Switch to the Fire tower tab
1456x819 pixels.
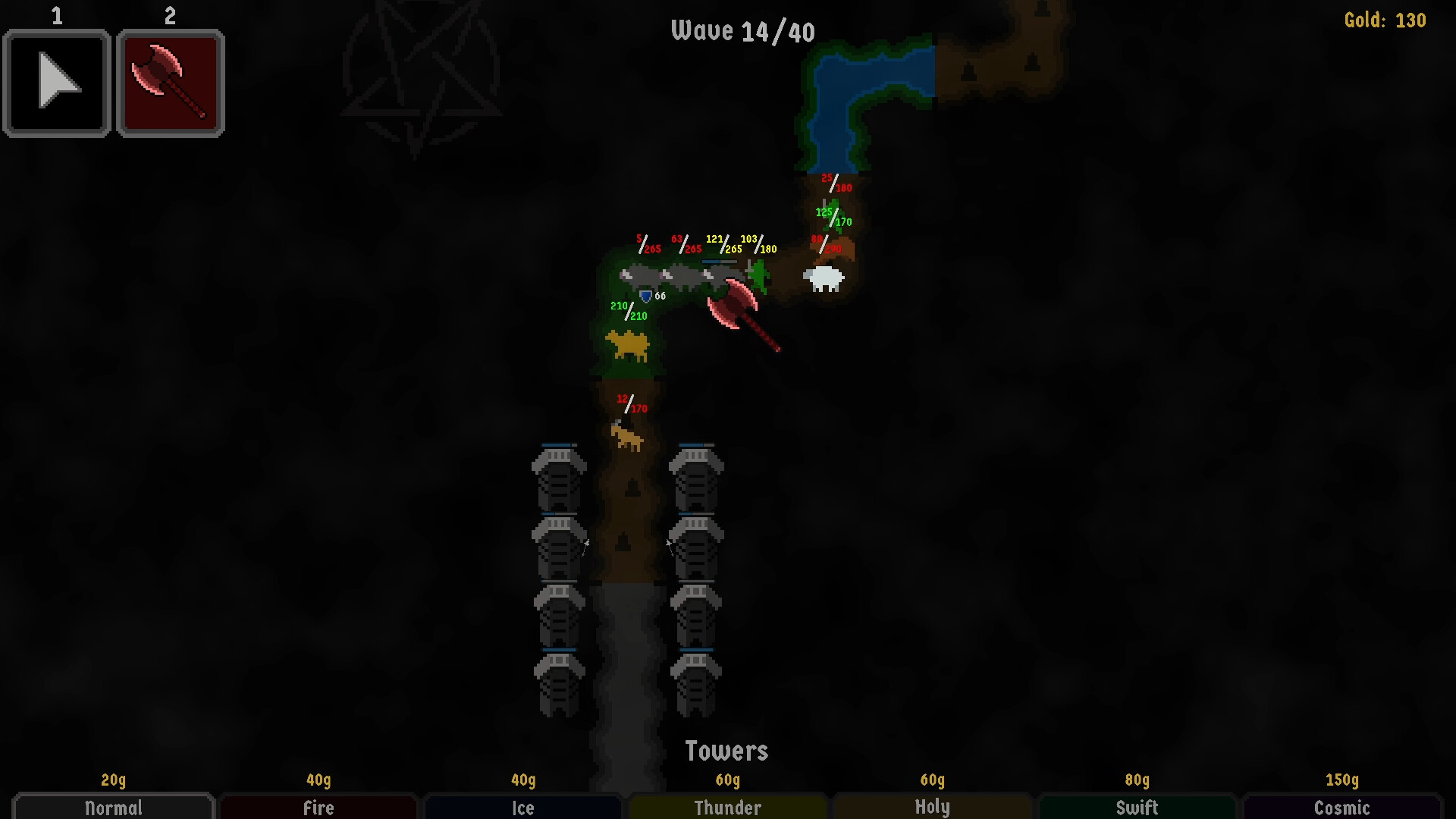coord(317,808)
